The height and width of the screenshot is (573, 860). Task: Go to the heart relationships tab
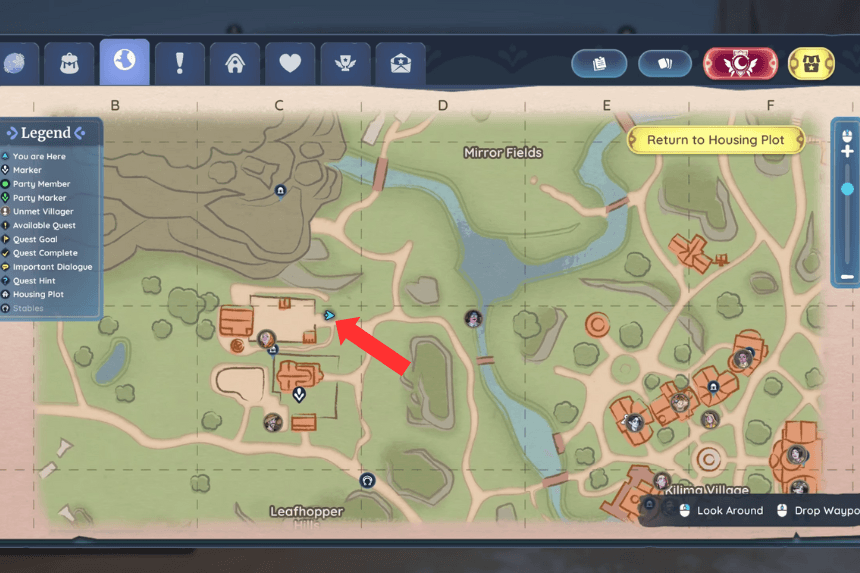tap(290, 64)
